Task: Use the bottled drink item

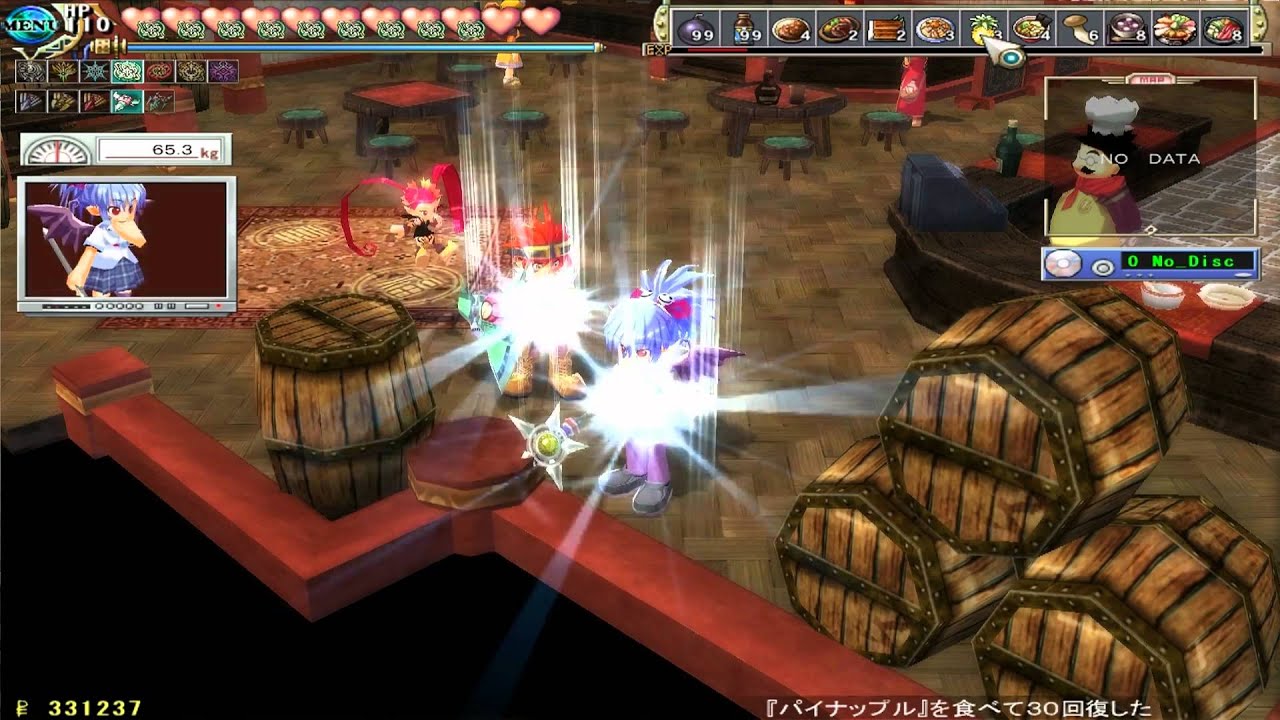Action: [743, 29]
